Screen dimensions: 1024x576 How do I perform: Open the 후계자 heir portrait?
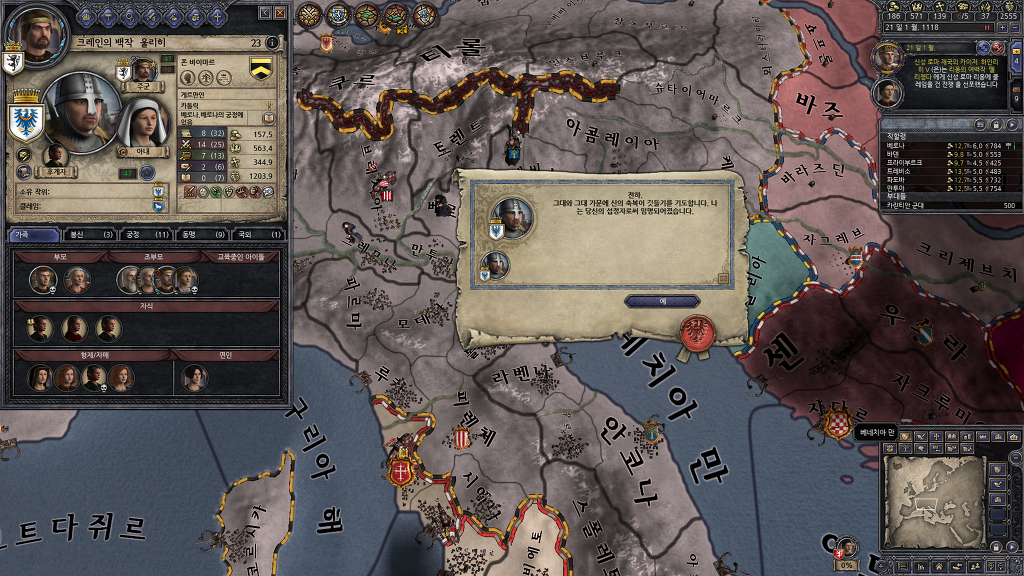56,155
